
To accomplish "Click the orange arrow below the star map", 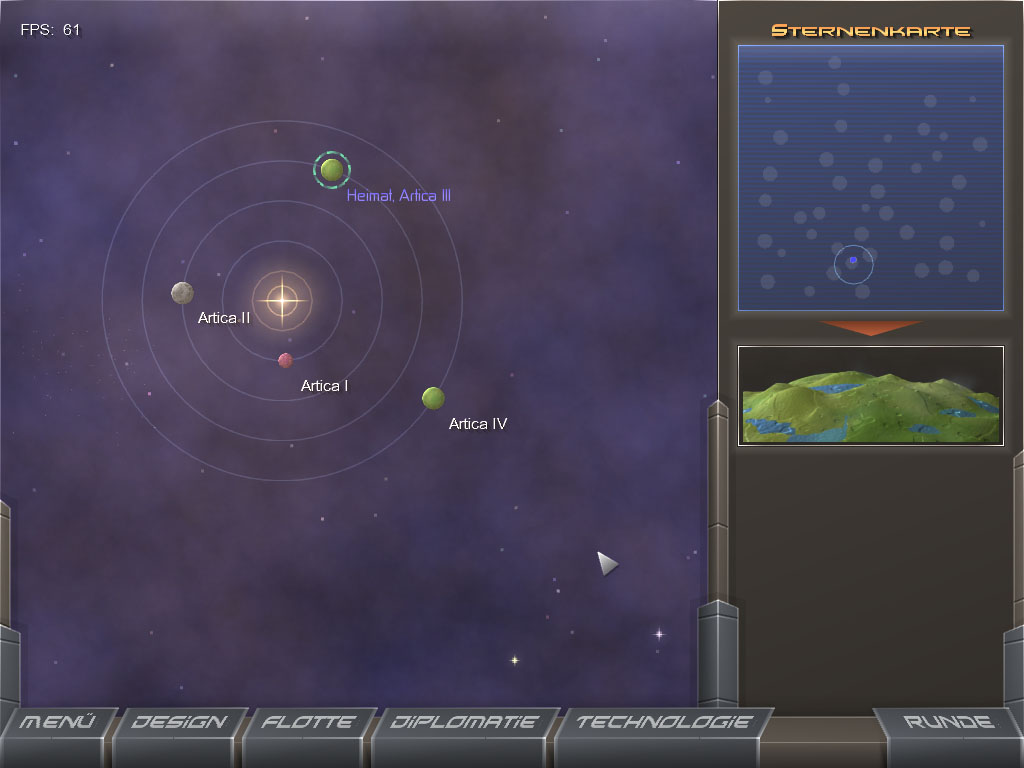I will coord(871,328).
